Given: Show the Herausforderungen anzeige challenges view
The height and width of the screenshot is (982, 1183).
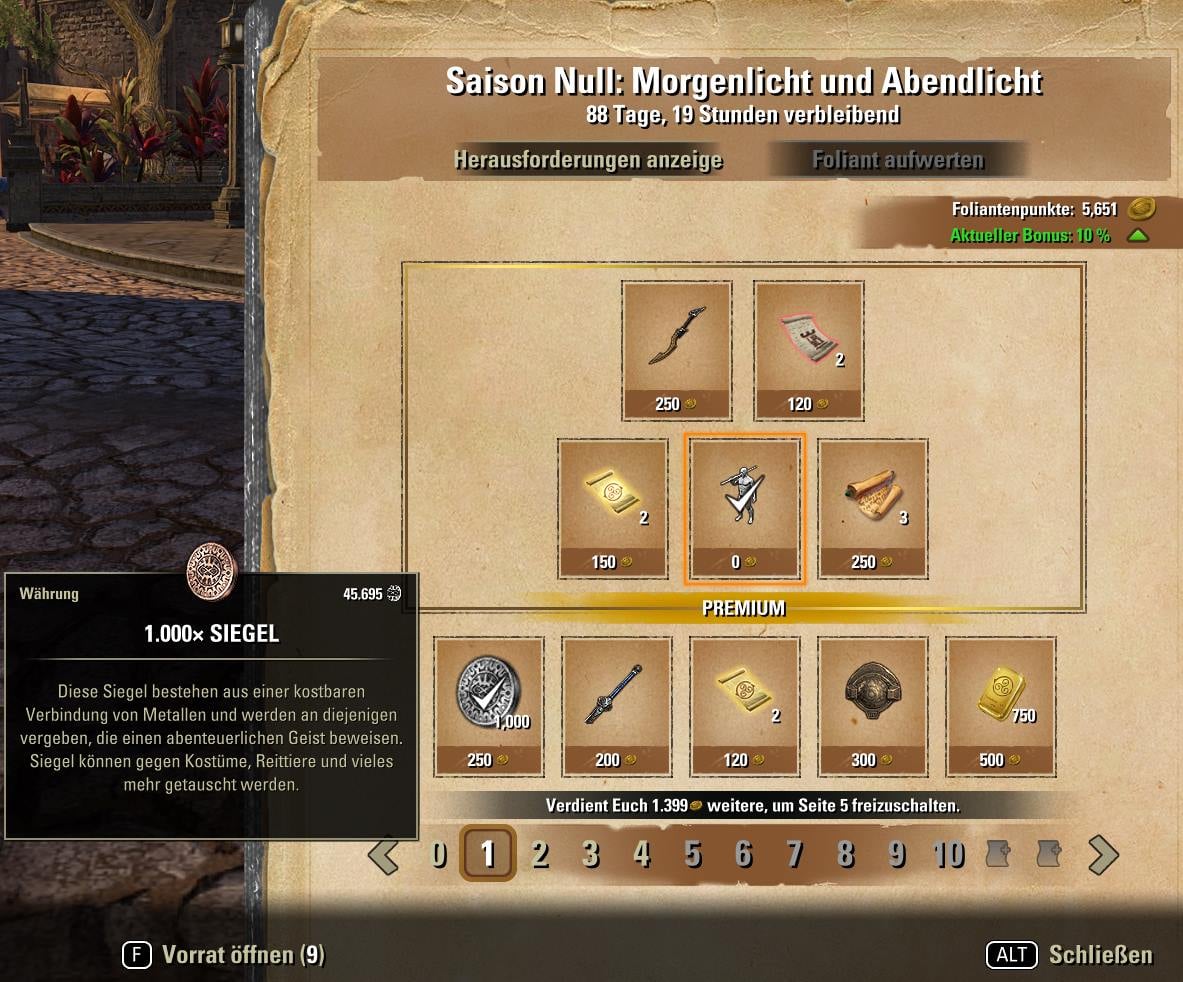Looking at the screenshot, I should 588,160.
